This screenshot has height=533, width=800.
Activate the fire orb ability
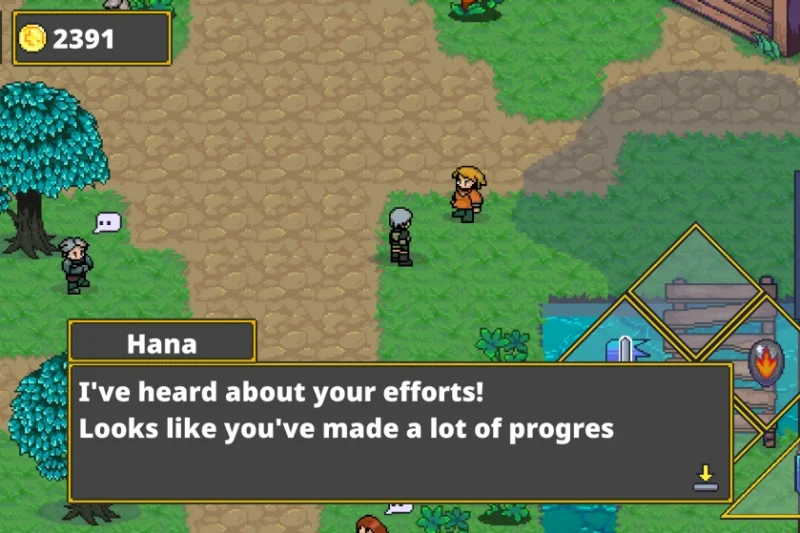pos(765,360)
